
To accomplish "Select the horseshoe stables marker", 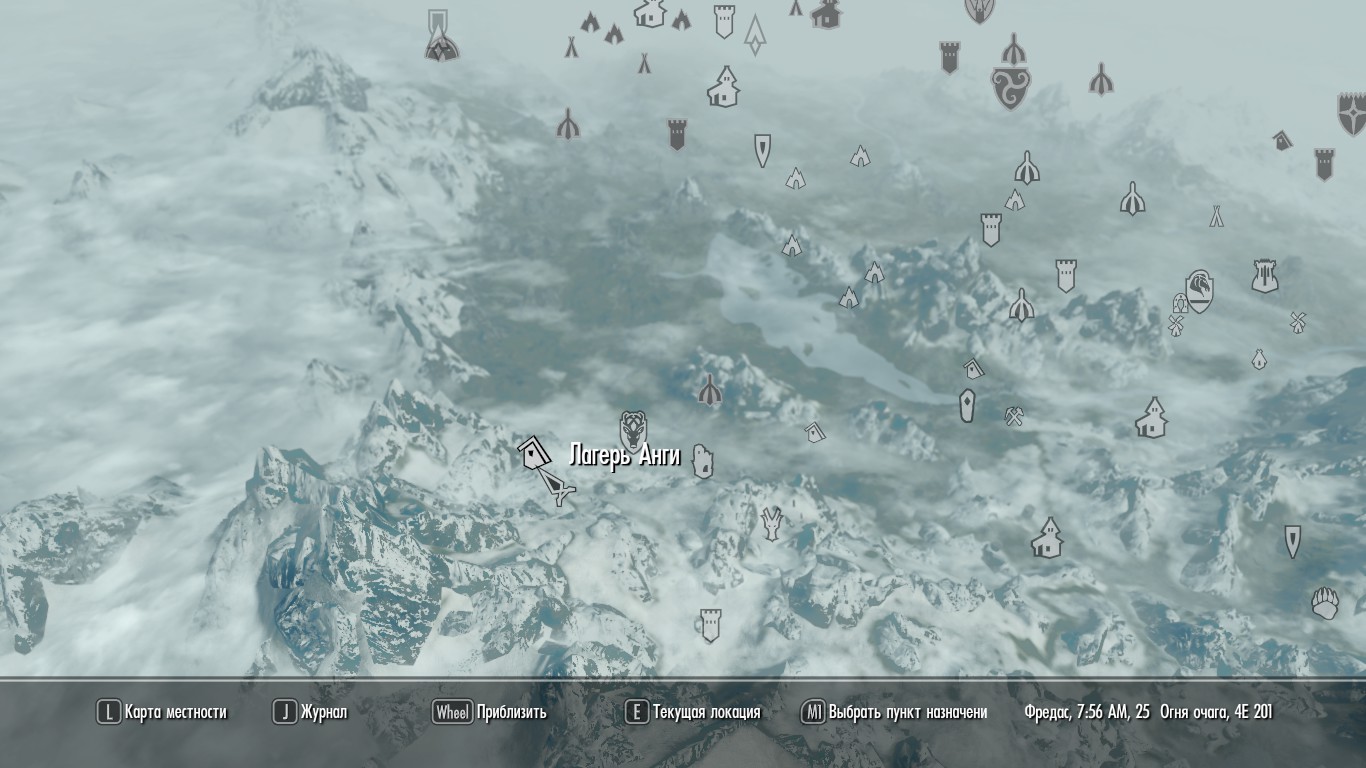I will pyautogui.click(x=1180, y=303).
